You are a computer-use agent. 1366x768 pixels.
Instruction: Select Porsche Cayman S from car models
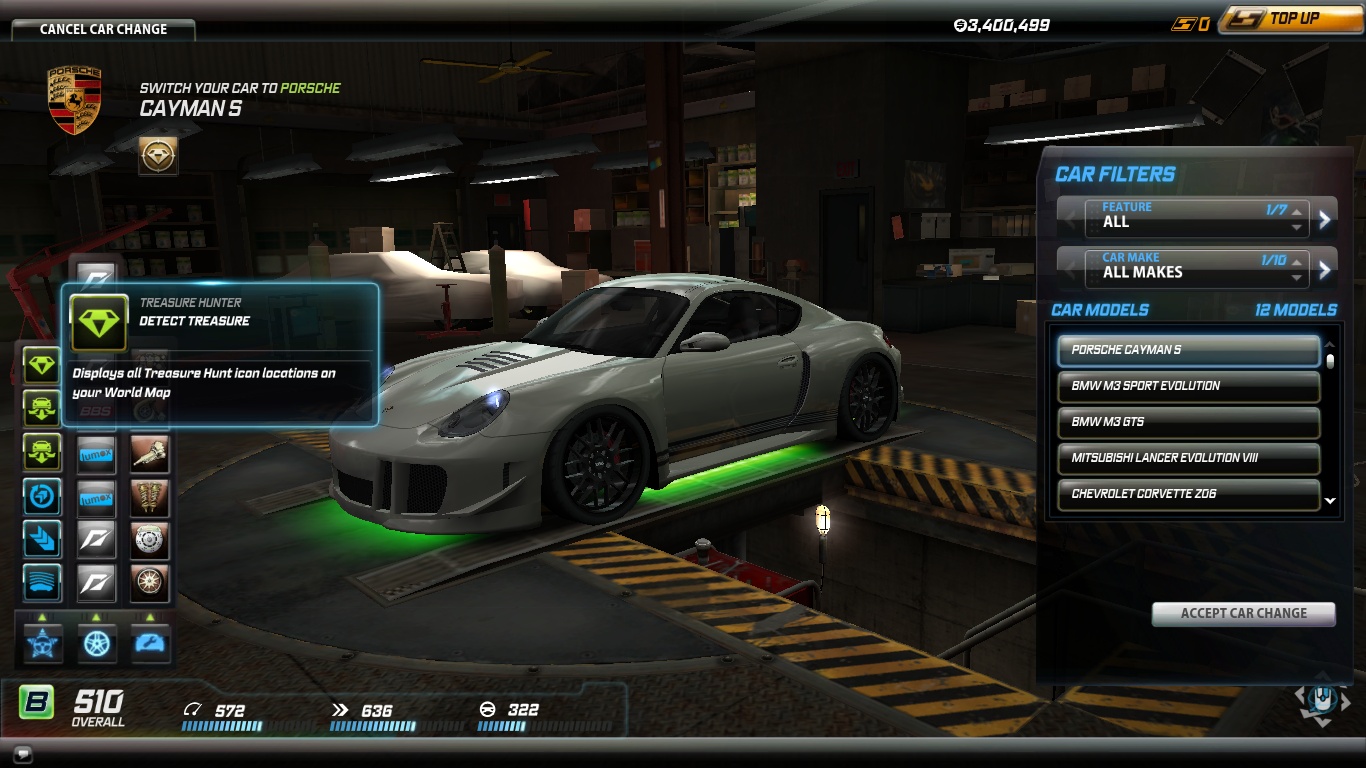(1188, 350)
